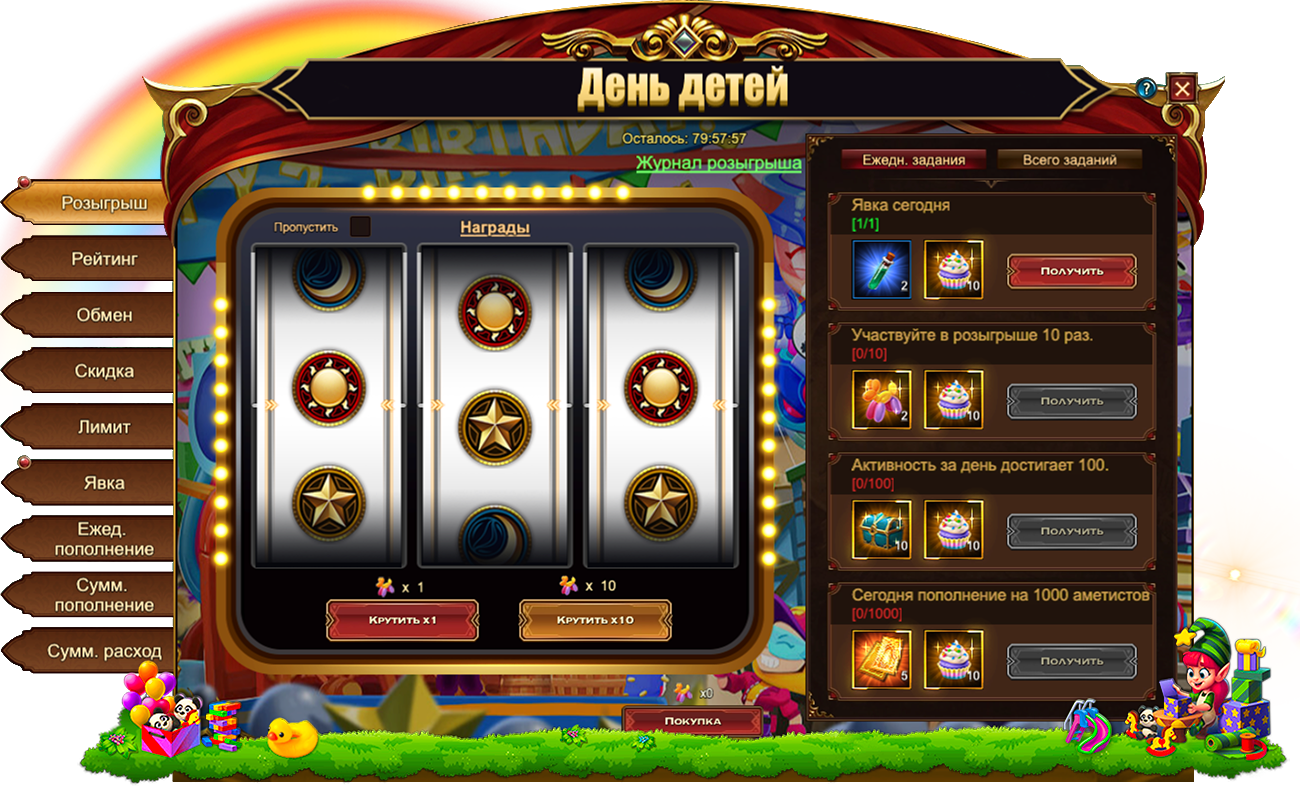Close the День детей window
The height and width of the screenshot is (800, 1300).
1182,89
